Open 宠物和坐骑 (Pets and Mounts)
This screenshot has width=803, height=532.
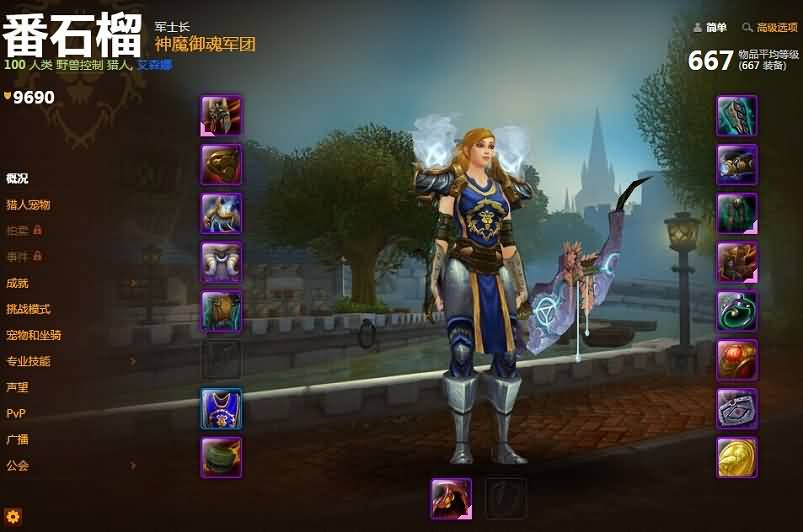coord(33,335)
